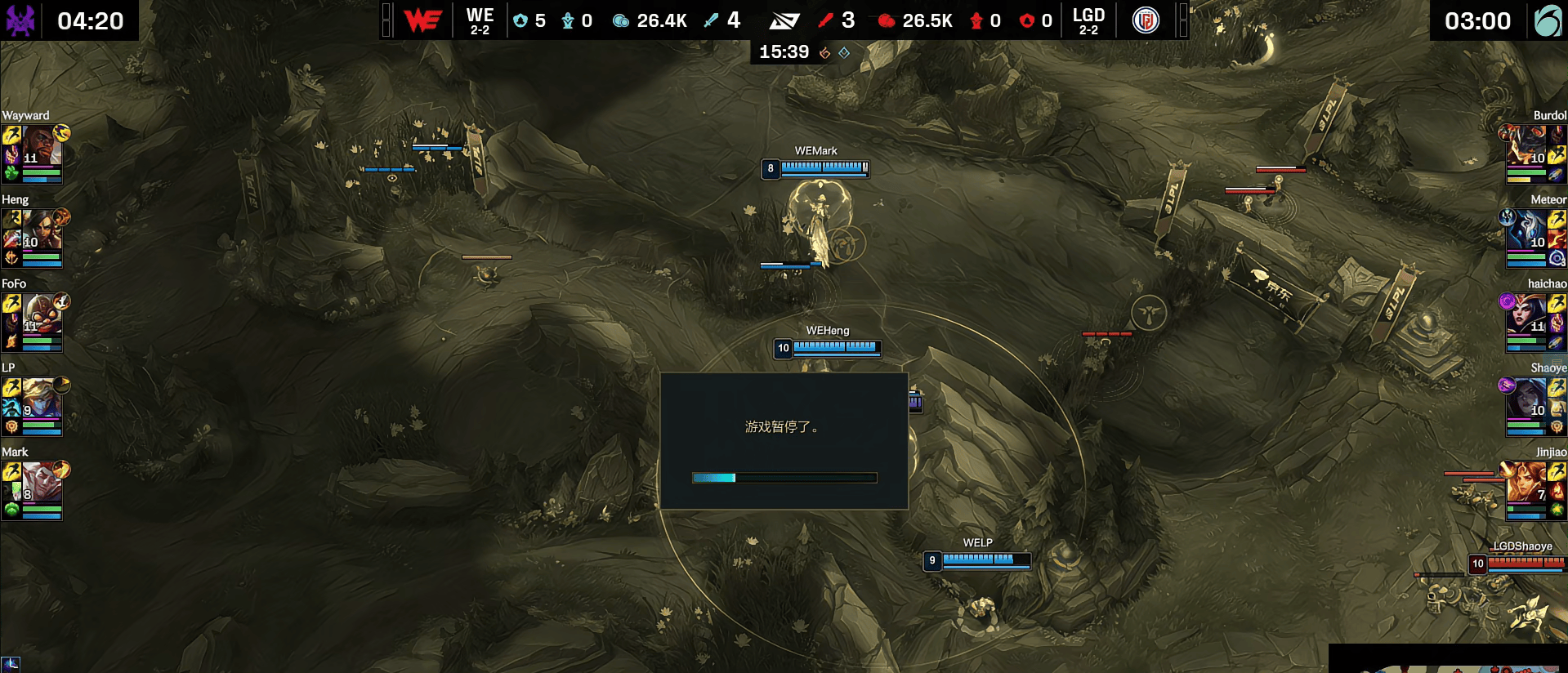
Task: Select Heng's champion portrait
Action: [x=41, y=230]
